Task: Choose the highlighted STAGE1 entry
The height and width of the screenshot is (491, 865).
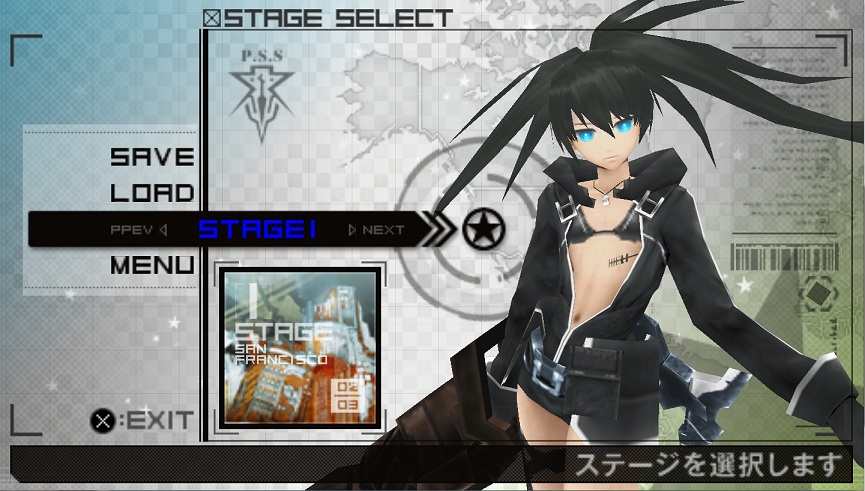Action: pyautogui.click(x=258, y=230)
